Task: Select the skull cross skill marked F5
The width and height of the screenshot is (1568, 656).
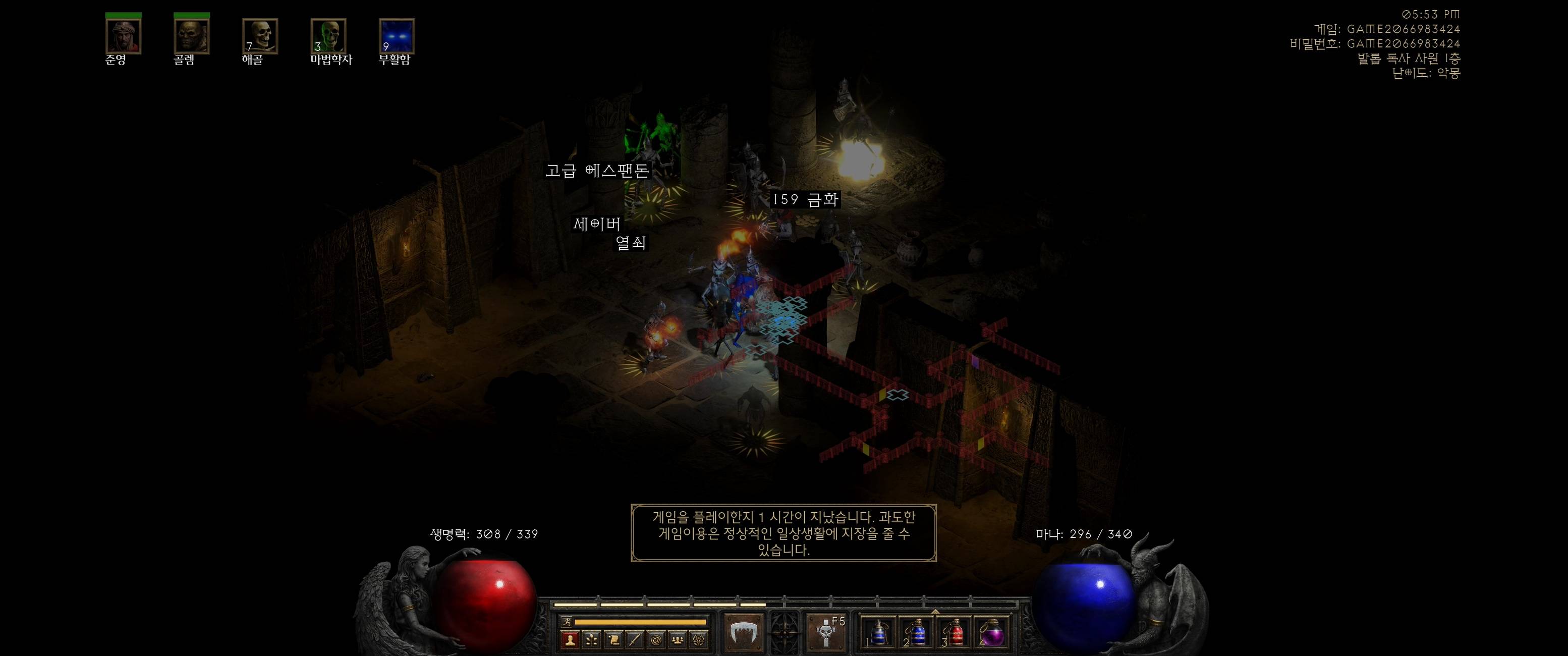Action: coord(826,633)
